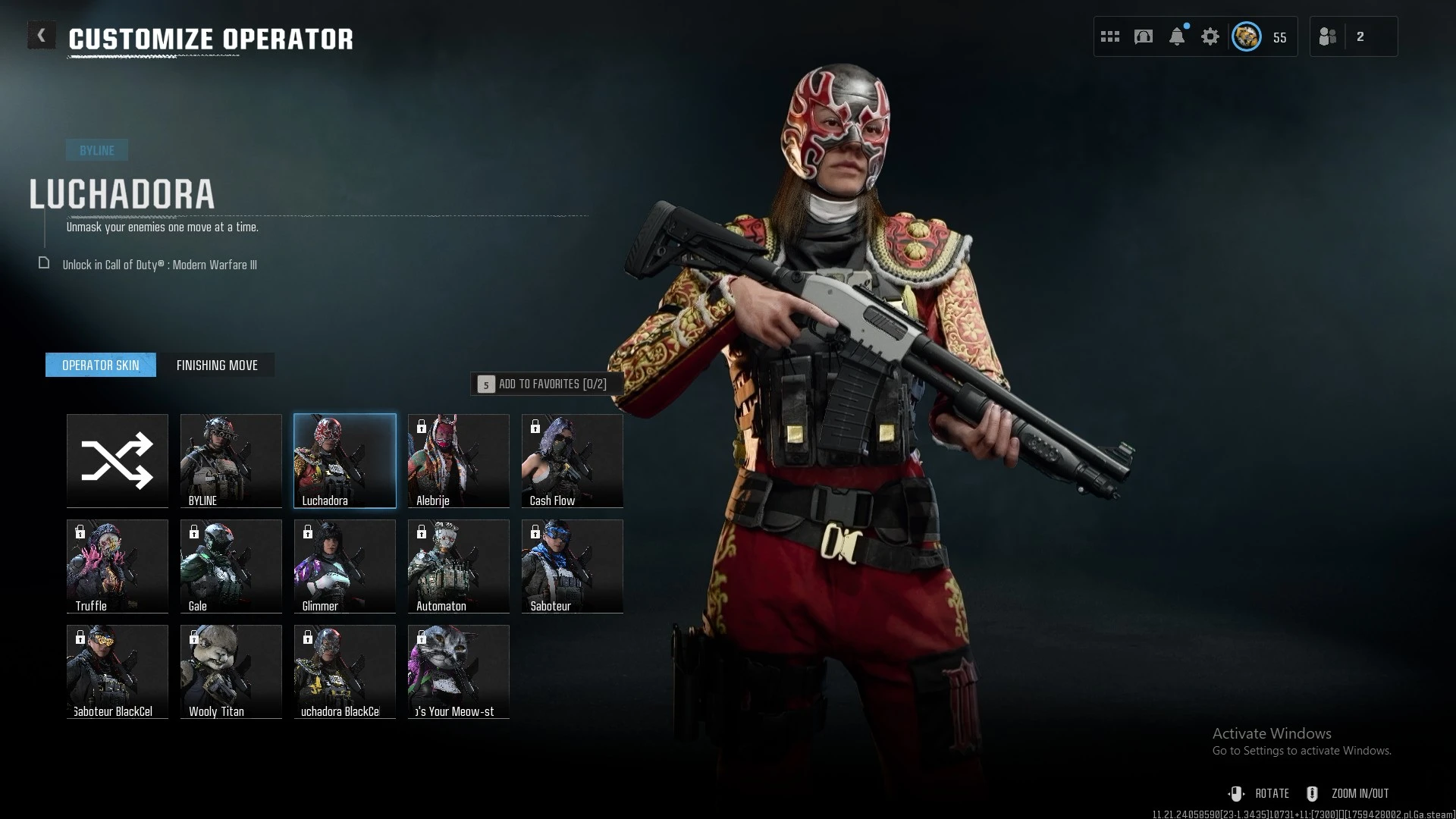The image size is (1456, 819).
Task: Select the Glimmer skin
Action: pyautogui.click(x=345, y=566)
